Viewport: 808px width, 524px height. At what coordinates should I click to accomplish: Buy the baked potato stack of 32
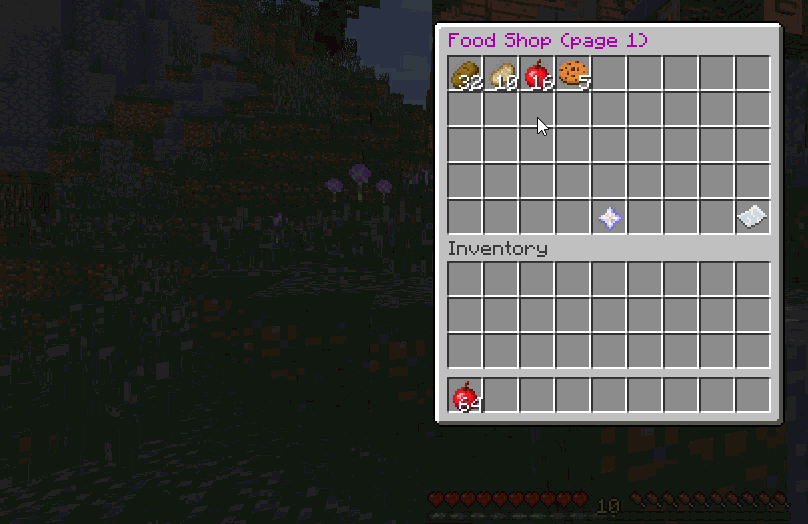point(465,74)
